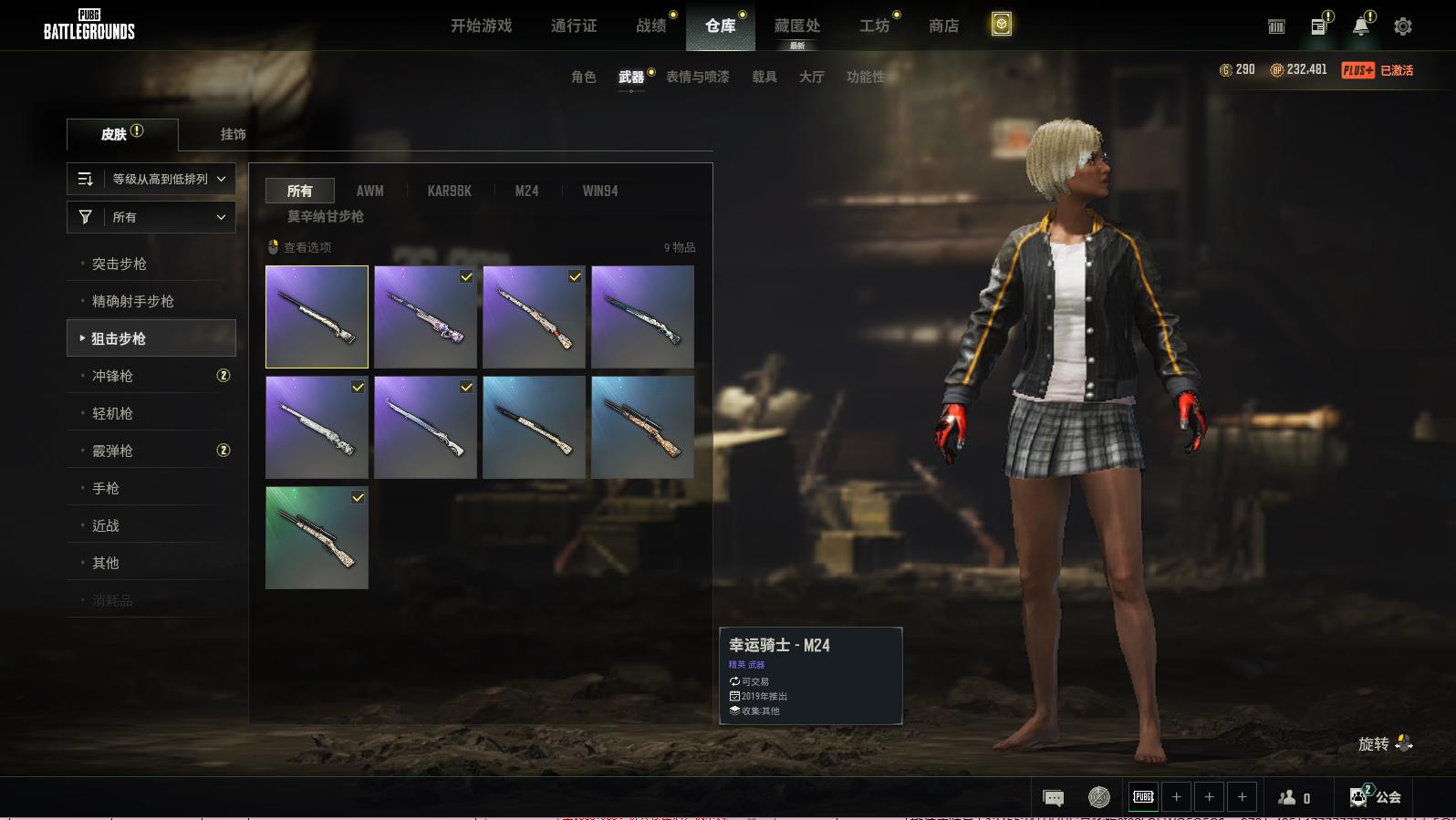The width and height of the screenshot is (1456, 820).
Task: Choose the 突击步枪 assault rifle category
Action: 120,264
